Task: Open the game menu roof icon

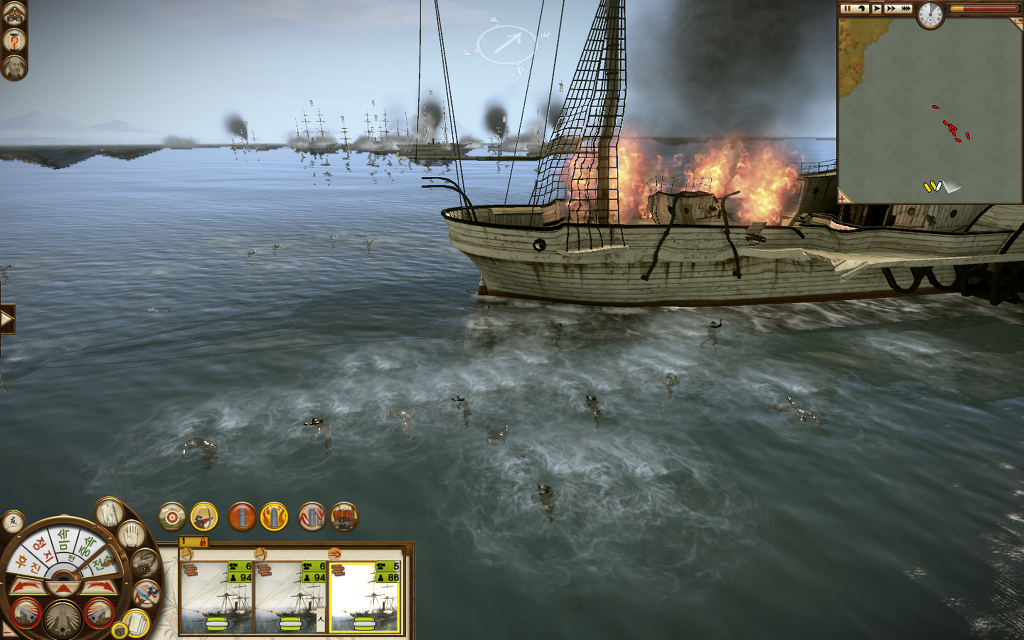Action: tap(13, 12)
